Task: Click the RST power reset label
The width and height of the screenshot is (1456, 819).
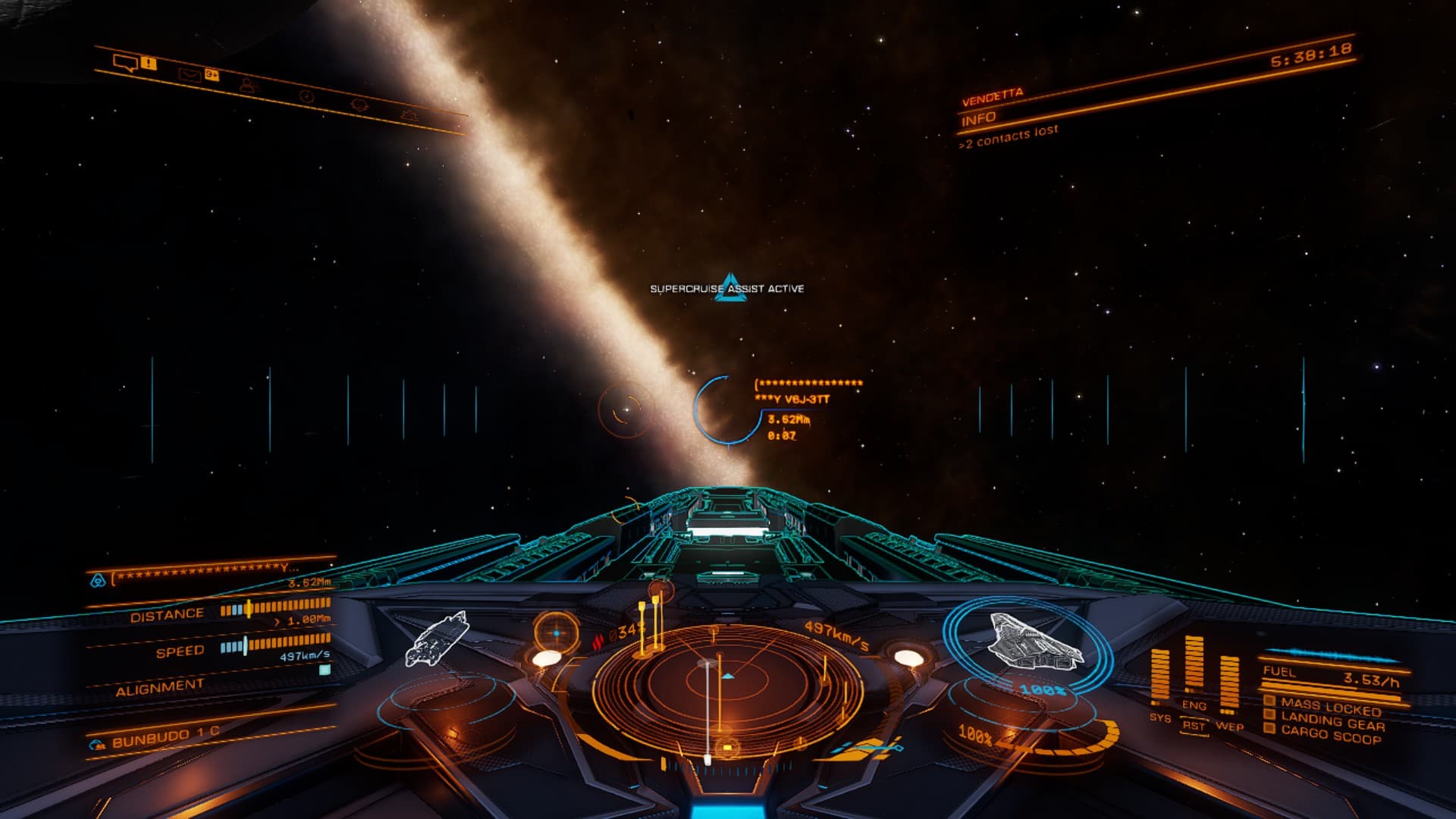Action: (1194, 726)
